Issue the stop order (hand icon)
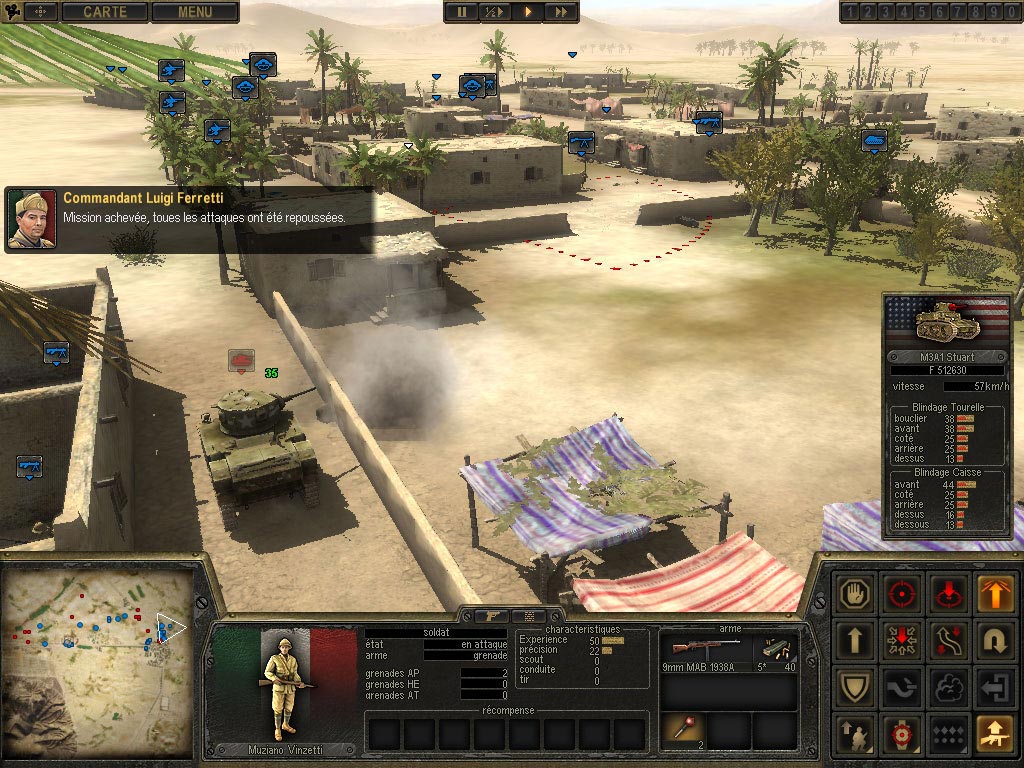The image size is (1024, 768). (x=855, y=593)
